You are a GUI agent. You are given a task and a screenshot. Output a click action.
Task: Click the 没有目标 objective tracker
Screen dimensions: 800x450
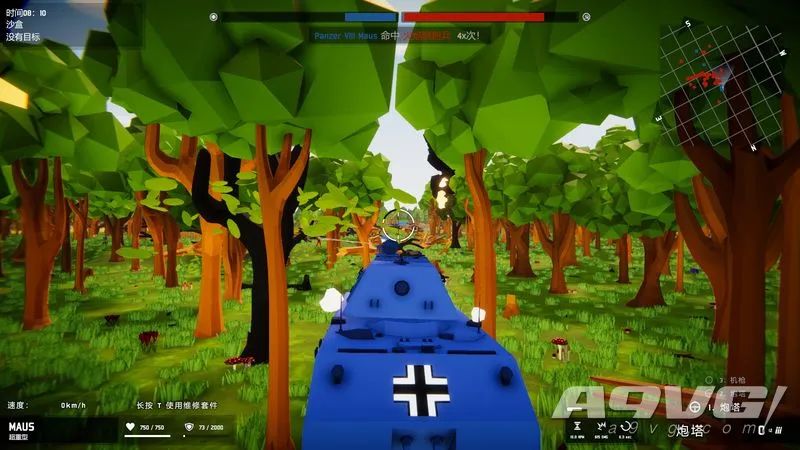coord(24,37)
